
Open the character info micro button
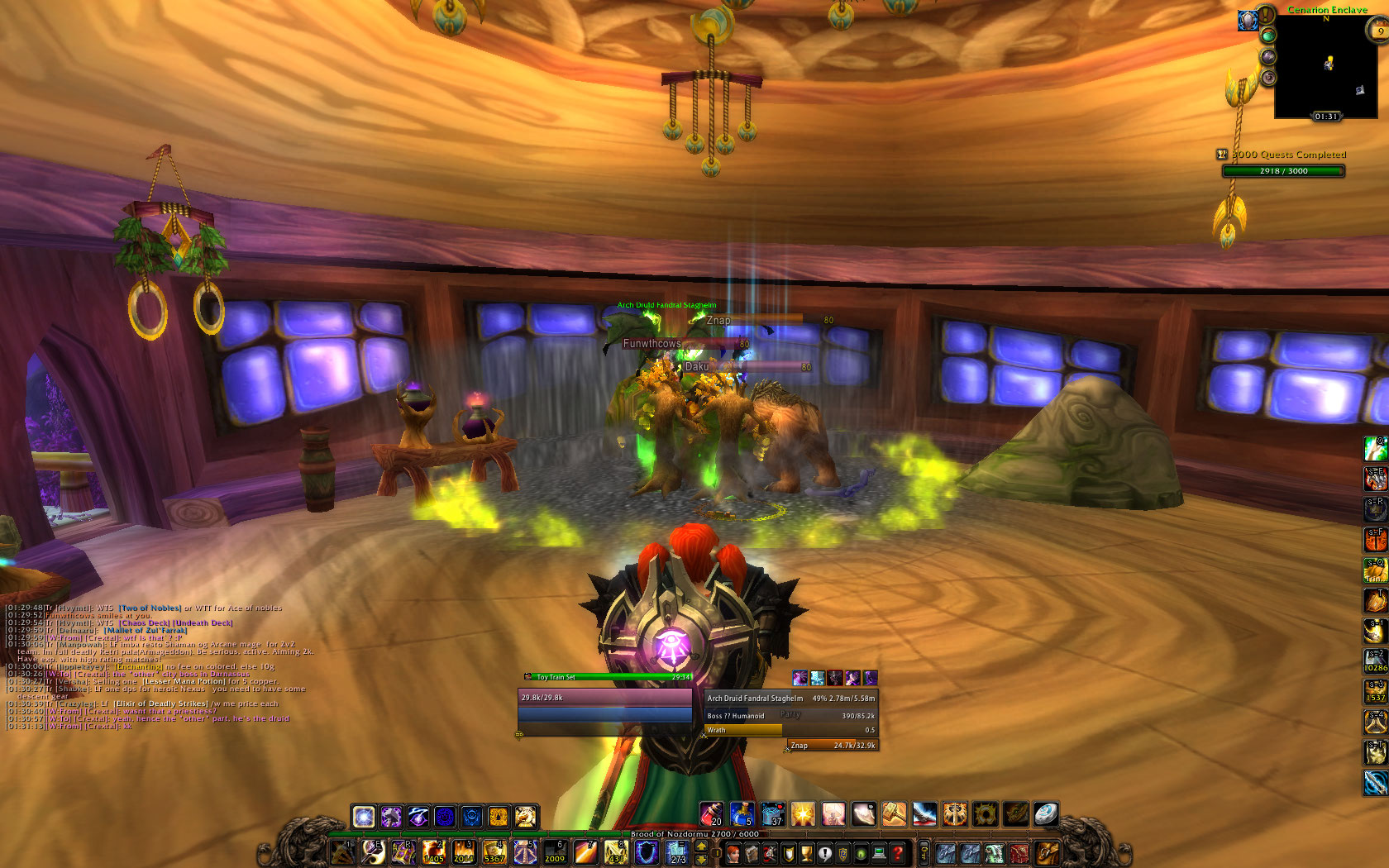point(733,853)
